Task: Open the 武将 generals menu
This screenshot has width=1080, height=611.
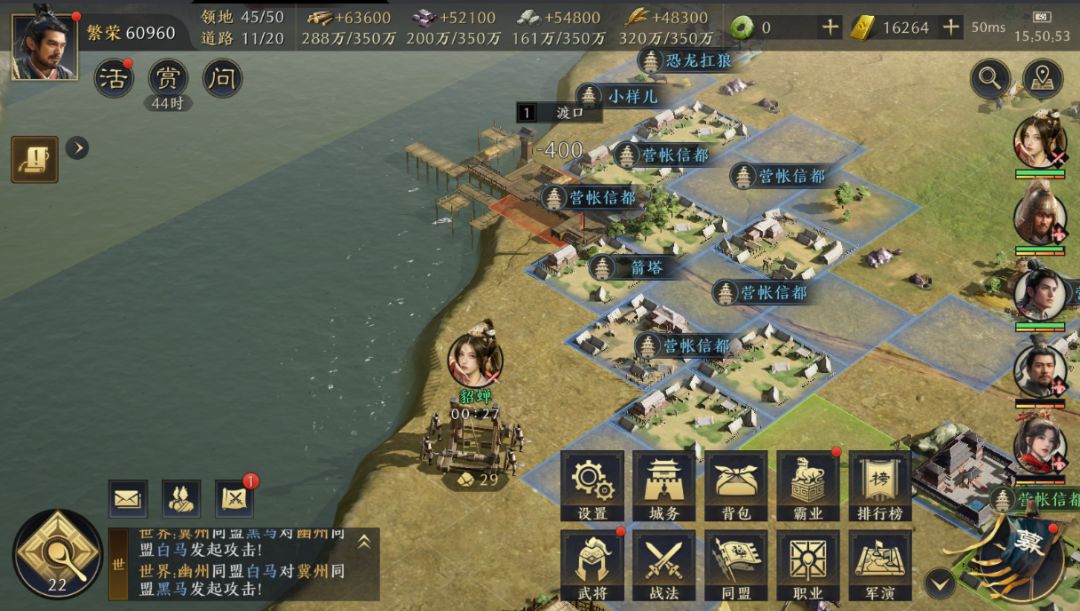Action: tap(592, 563)
